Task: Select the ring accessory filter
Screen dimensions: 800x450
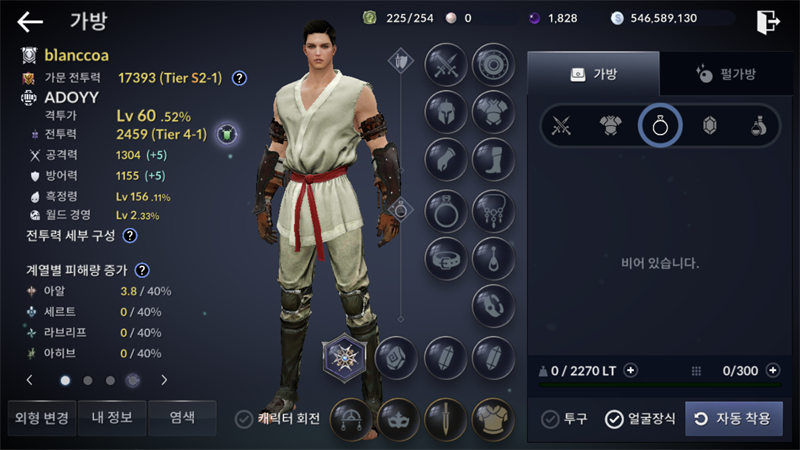Action: (x=660, y=126)
